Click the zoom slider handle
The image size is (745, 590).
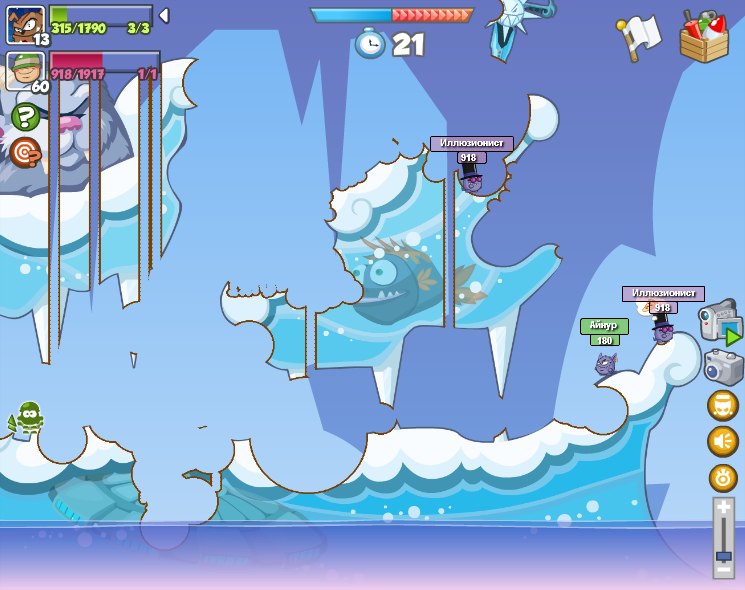pyautogui.click(x=723, y=555)
